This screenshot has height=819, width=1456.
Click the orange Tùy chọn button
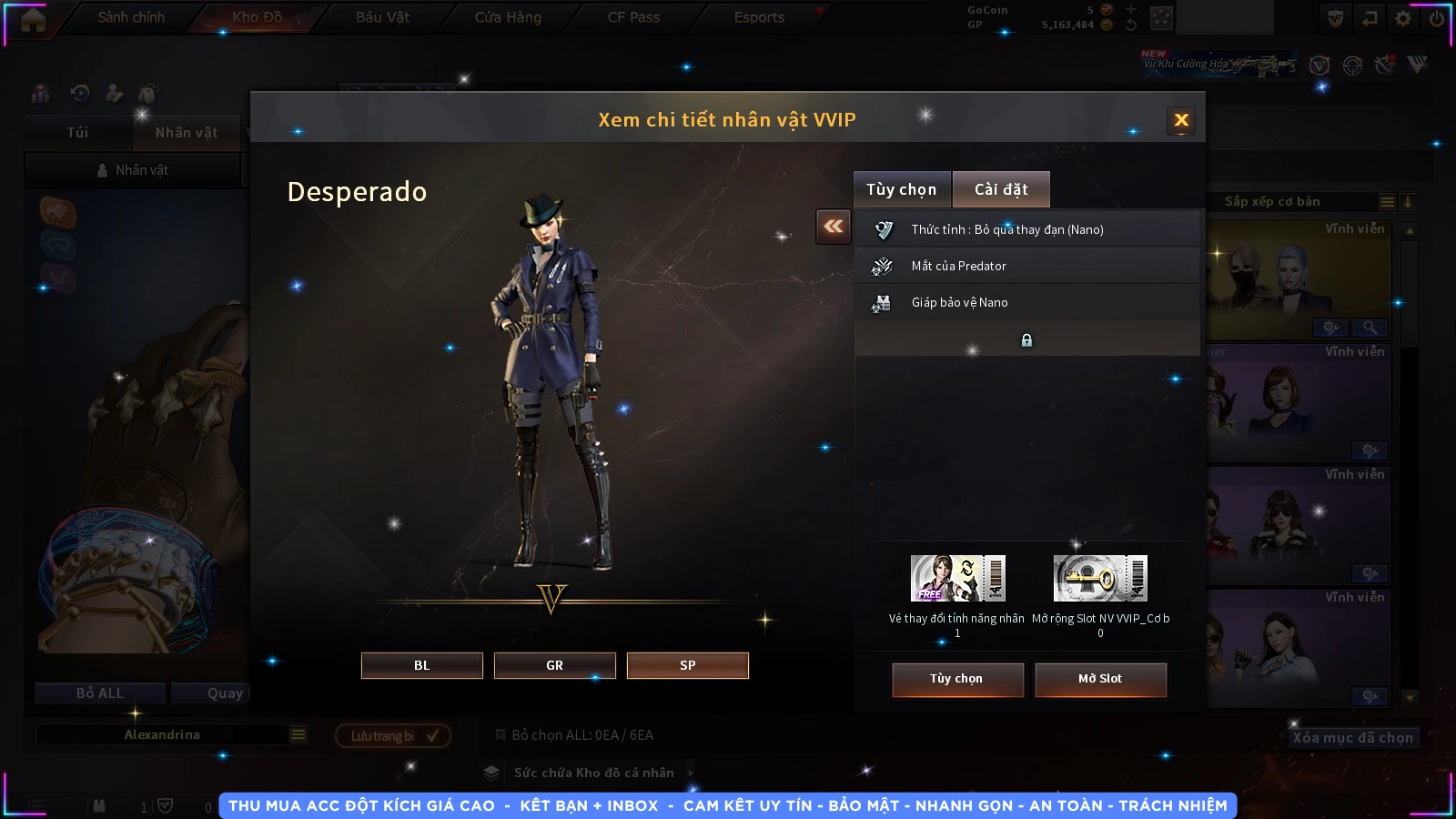tap(956, 679)
